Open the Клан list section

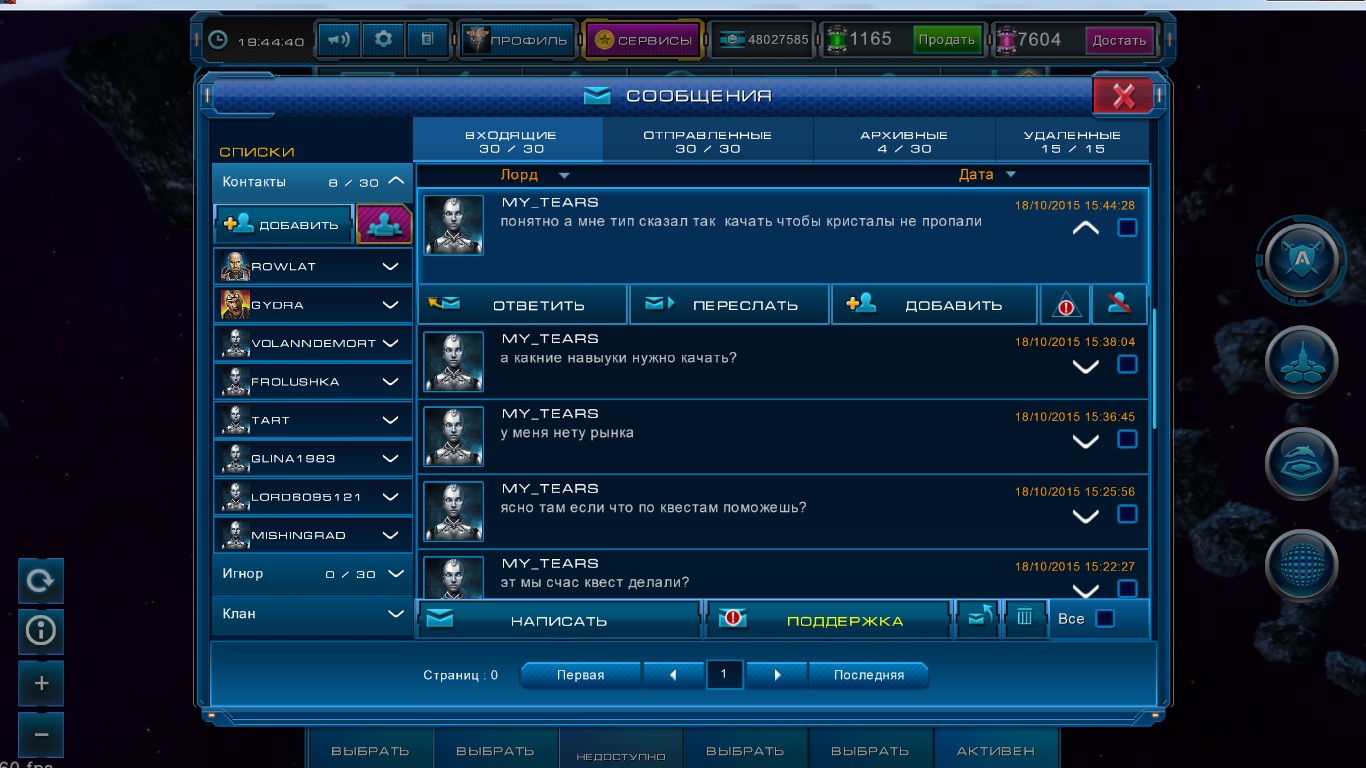click(x=396, y=614)
